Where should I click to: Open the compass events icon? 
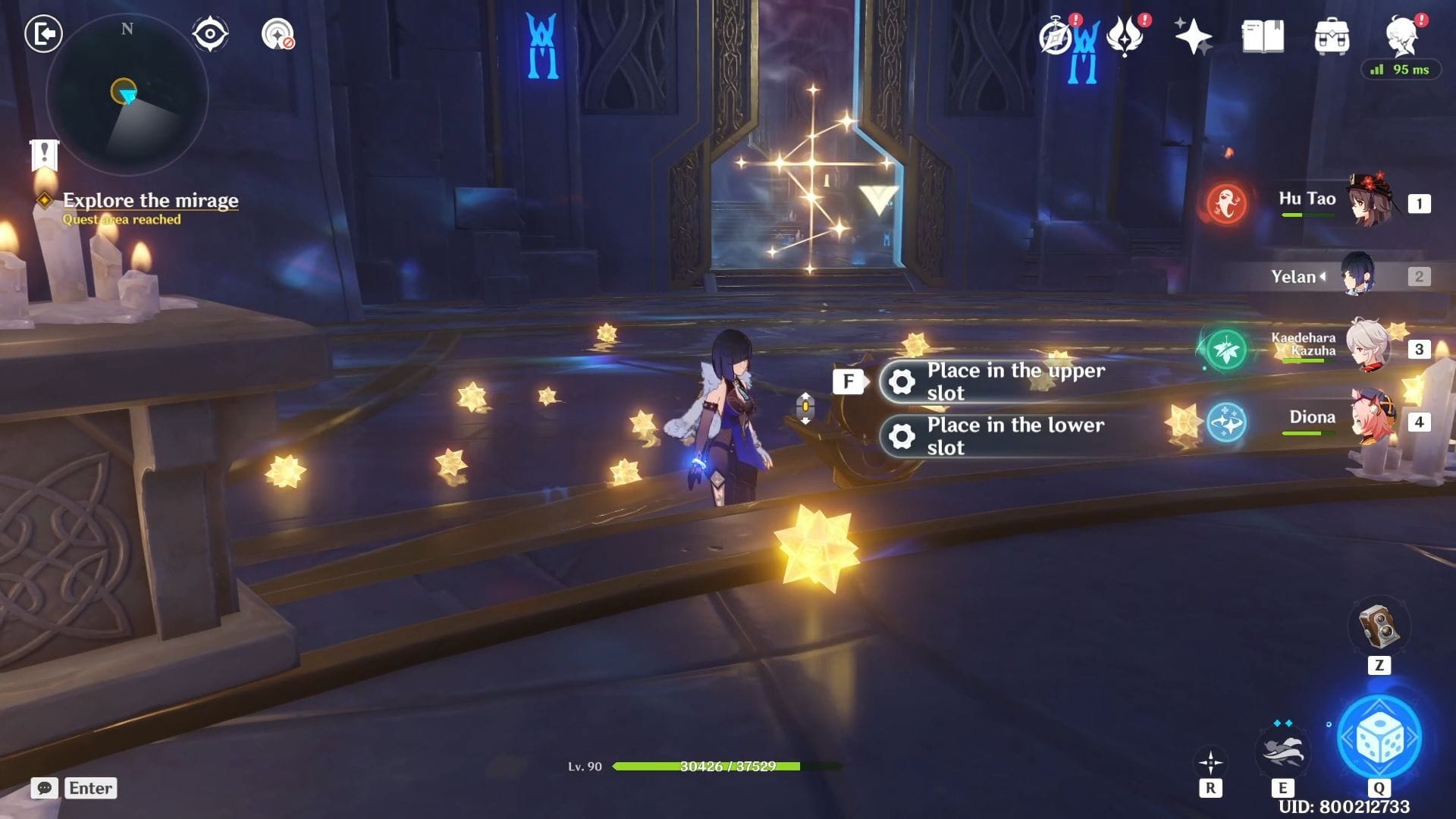(1056, 36)
